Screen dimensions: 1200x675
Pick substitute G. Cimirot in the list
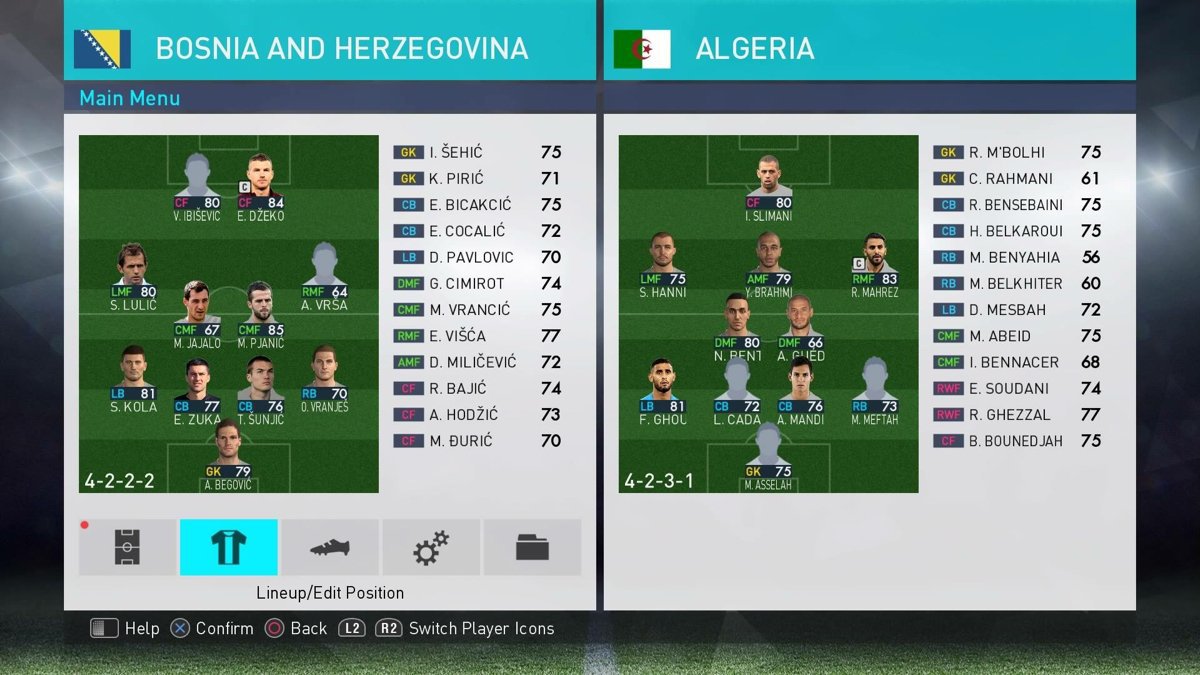[x=477, y=284]
